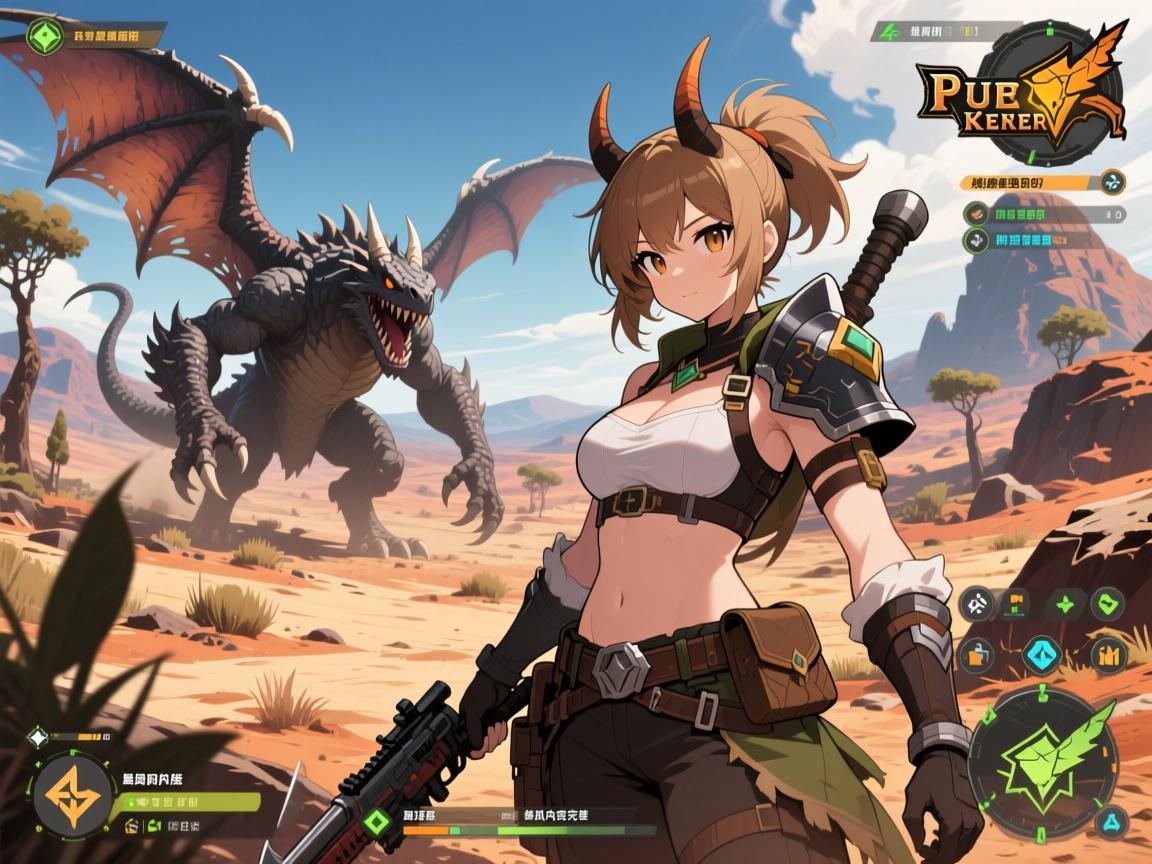Open the orange bar-chart icon
The width and height of the screenshot is (1152, 864).
point(1107,655)
